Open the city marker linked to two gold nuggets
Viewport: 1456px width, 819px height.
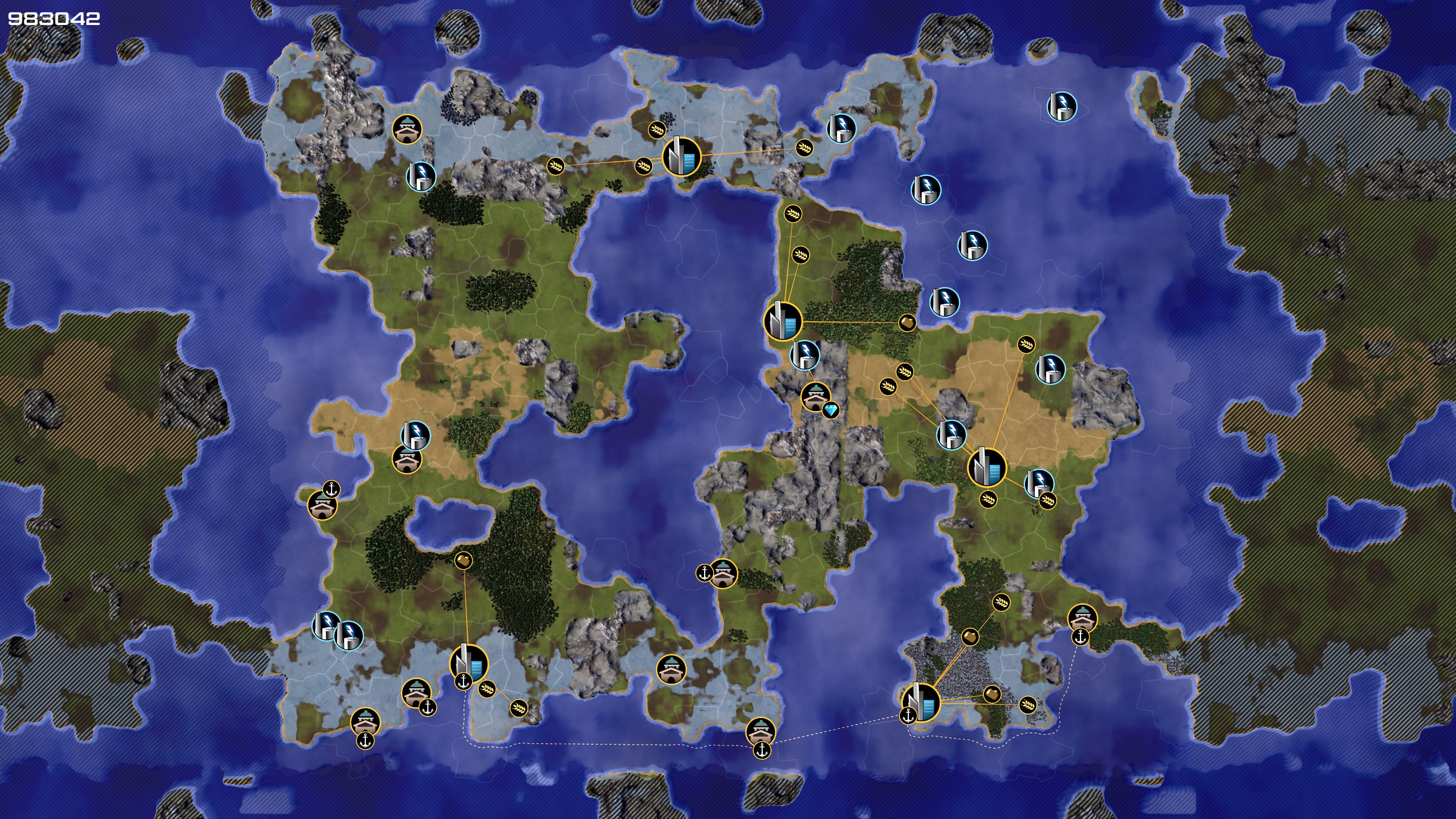pos(920,702)
